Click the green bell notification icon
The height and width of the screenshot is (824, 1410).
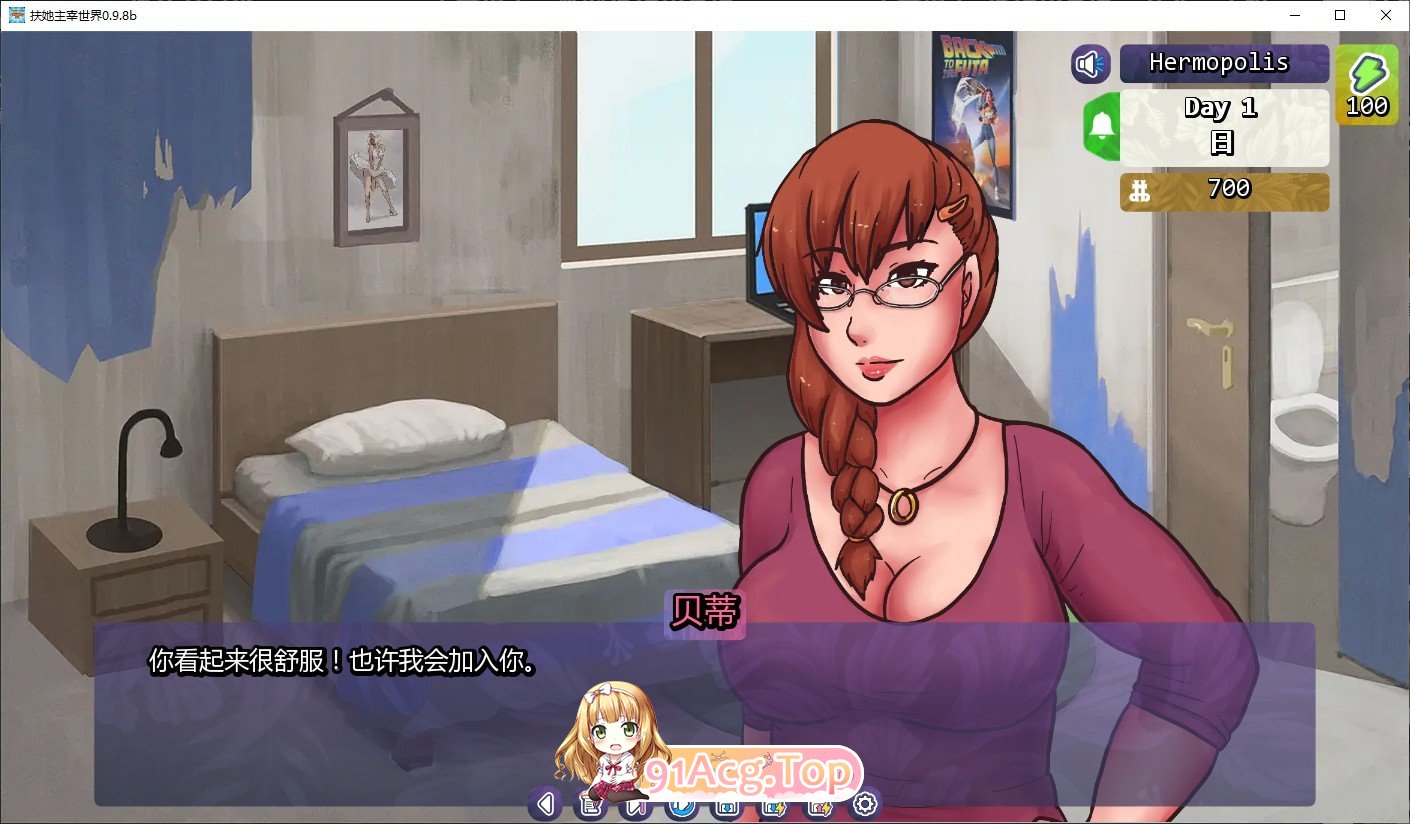1100,128
